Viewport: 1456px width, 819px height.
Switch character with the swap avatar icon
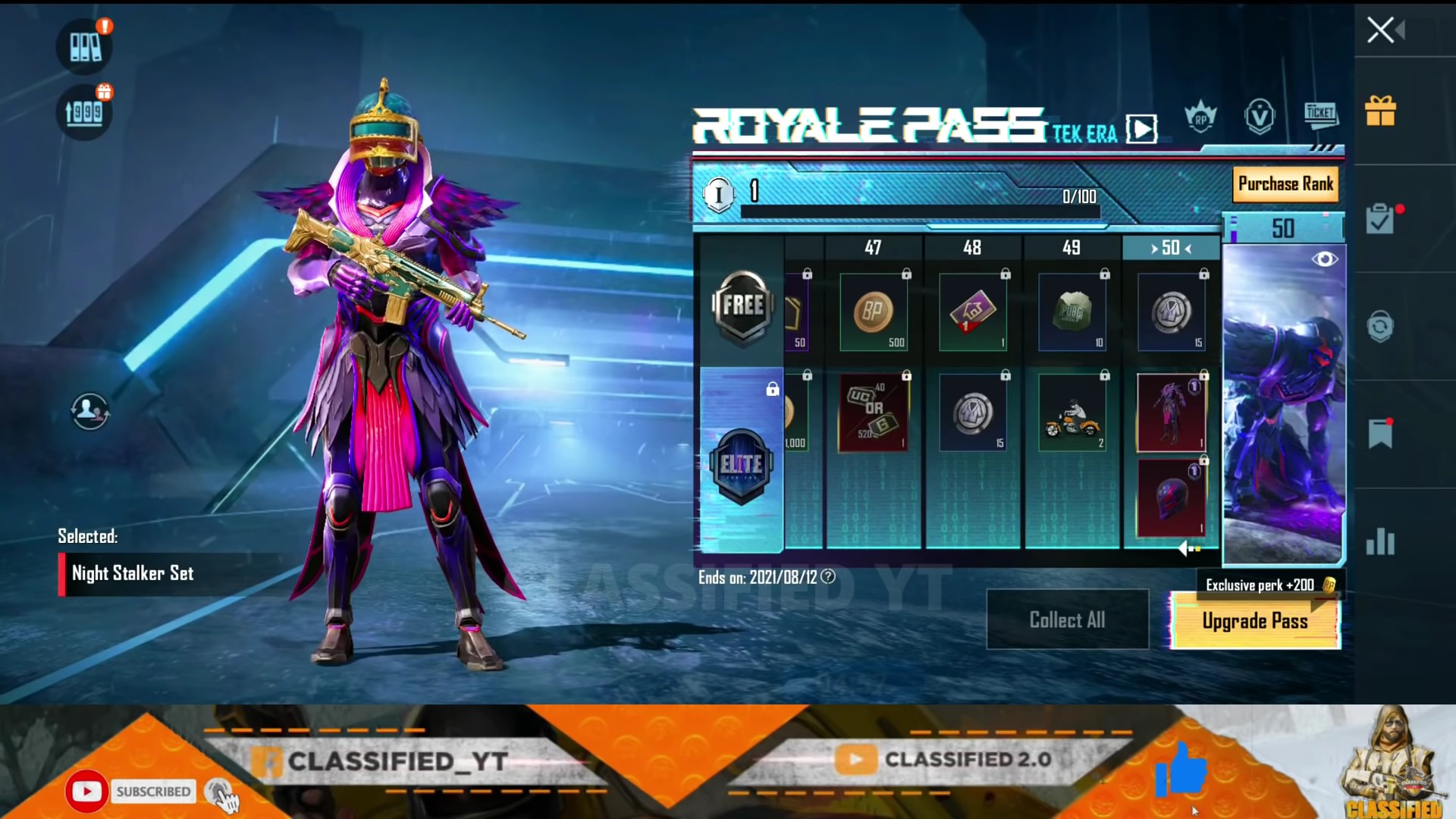(x=89, y=411)
